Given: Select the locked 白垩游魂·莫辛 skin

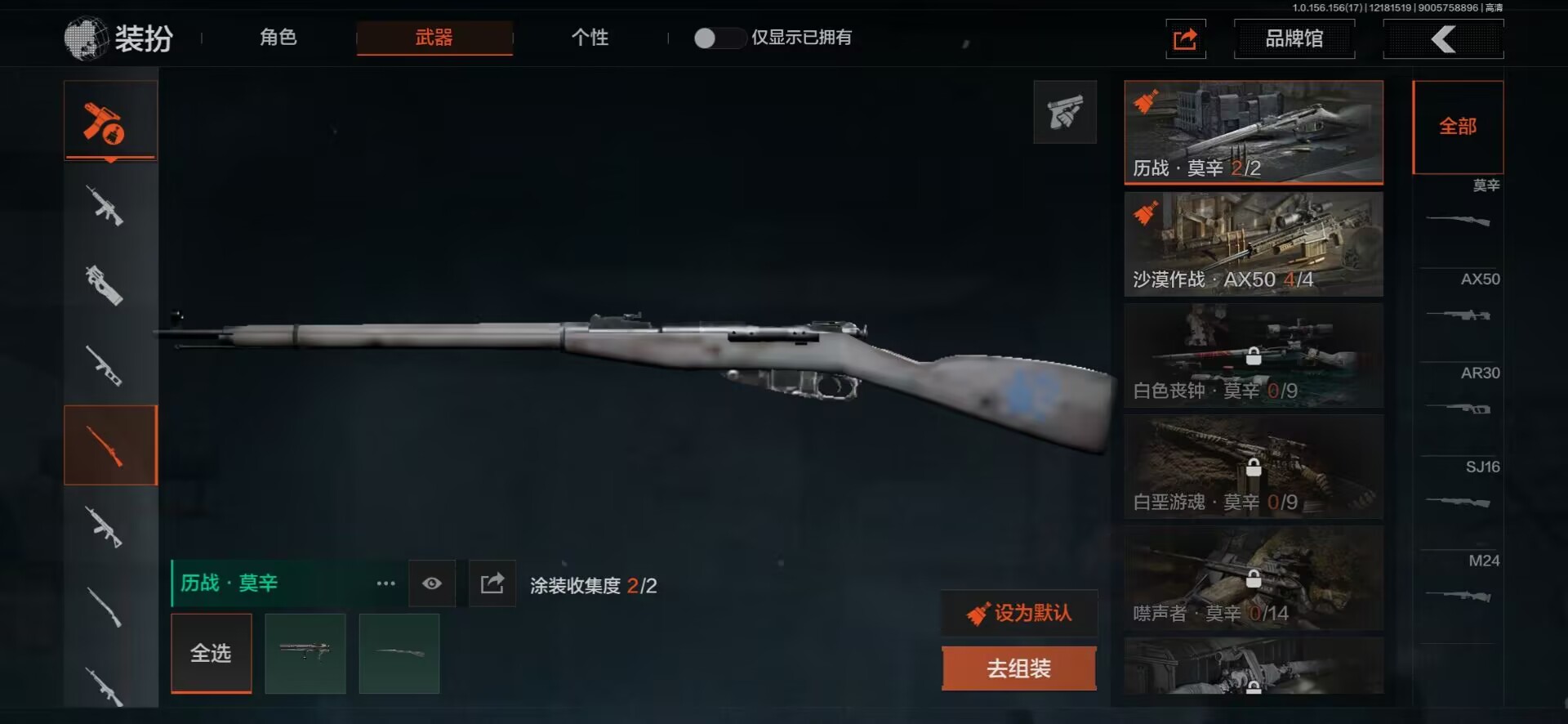Looking at the screenshot, I should 1253,466.
